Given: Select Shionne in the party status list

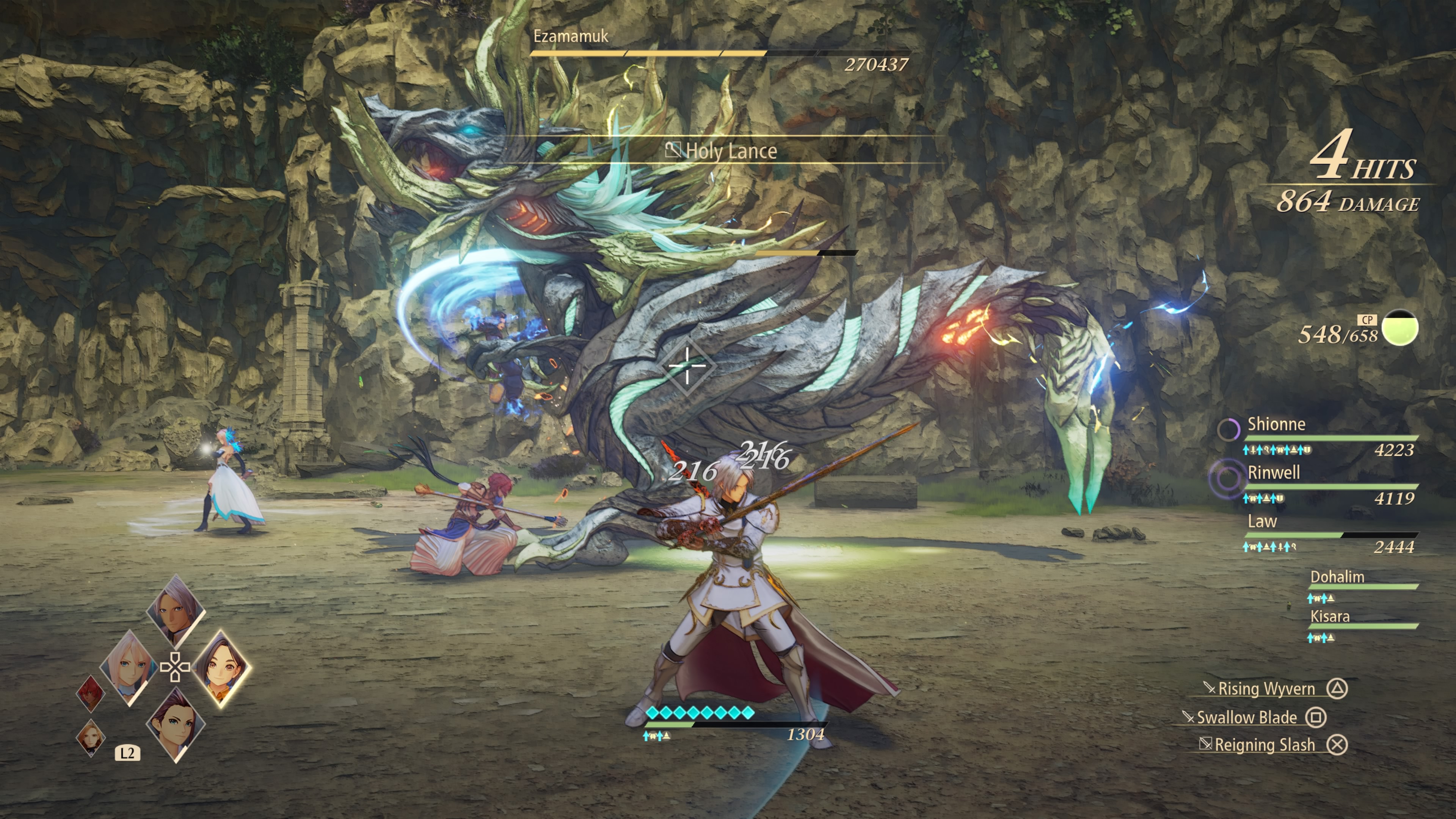Looking at the screenshot, I should (x=1276, y=425).
